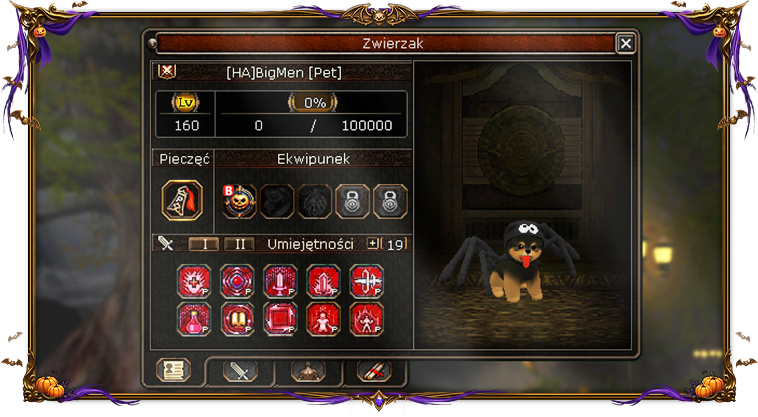Close the Zwierzak pet window
758x417 pixels.
pos(625,43)
